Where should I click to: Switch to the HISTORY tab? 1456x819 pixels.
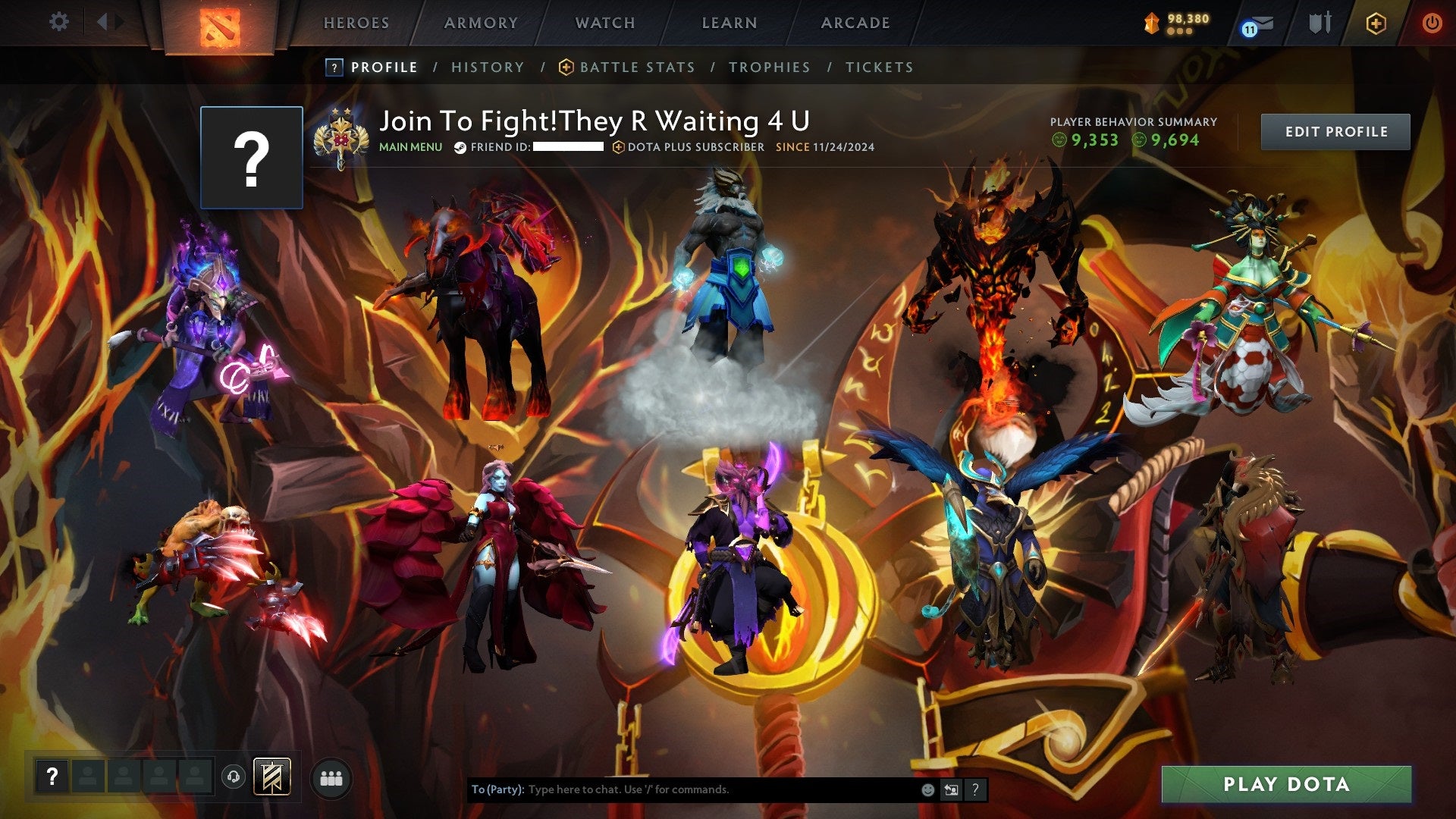[x=487, y=67]
